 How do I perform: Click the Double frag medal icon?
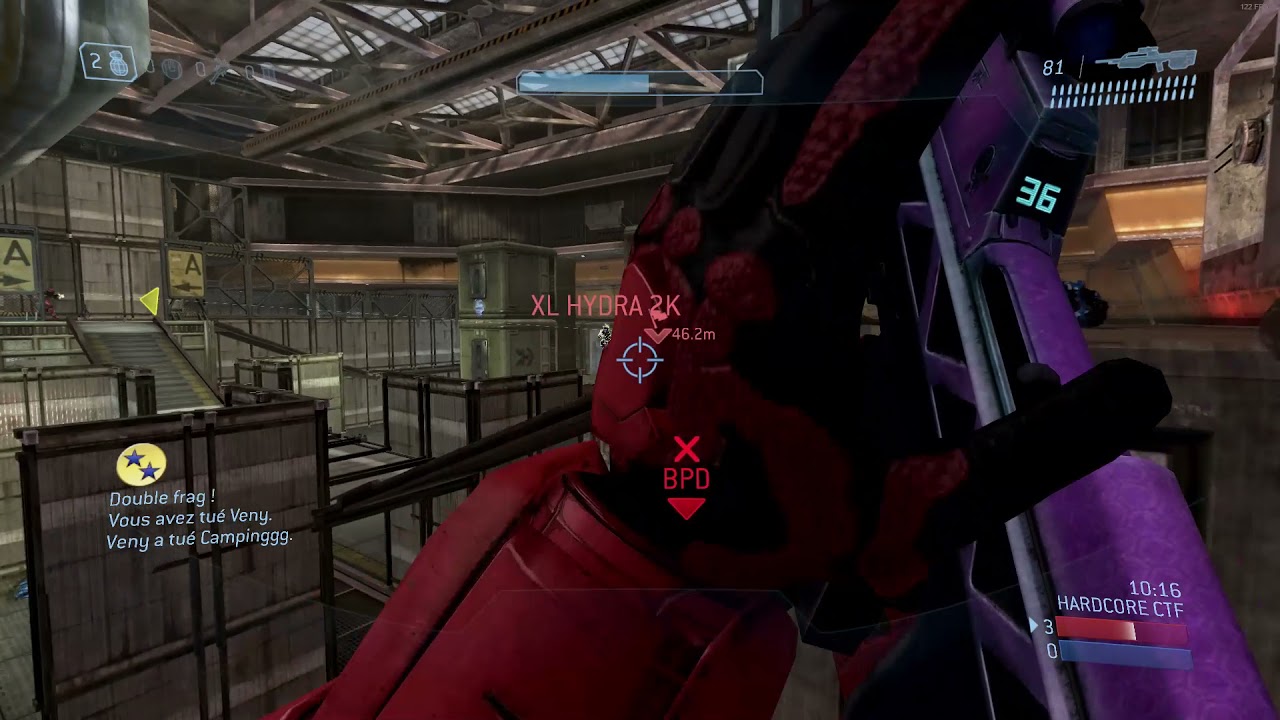tap(141, 465)
